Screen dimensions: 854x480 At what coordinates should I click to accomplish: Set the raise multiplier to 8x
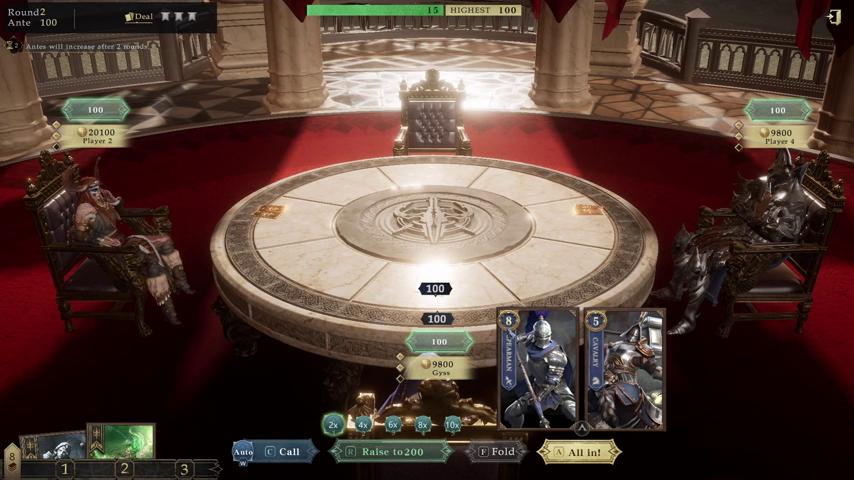(x=423, y=424)
